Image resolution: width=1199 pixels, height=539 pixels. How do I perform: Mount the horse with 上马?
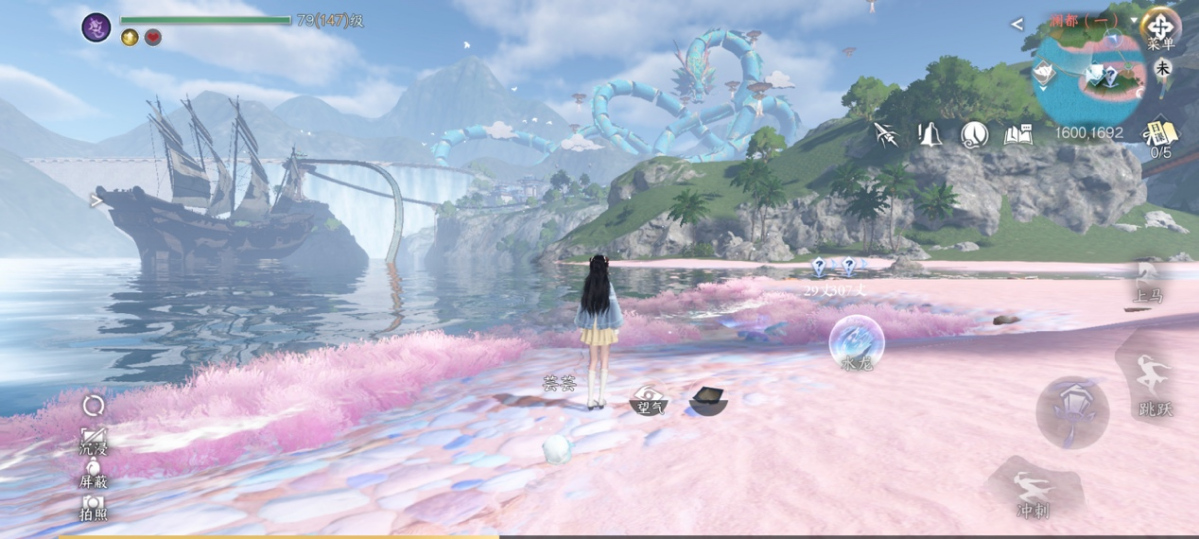tap(1147, 281)
